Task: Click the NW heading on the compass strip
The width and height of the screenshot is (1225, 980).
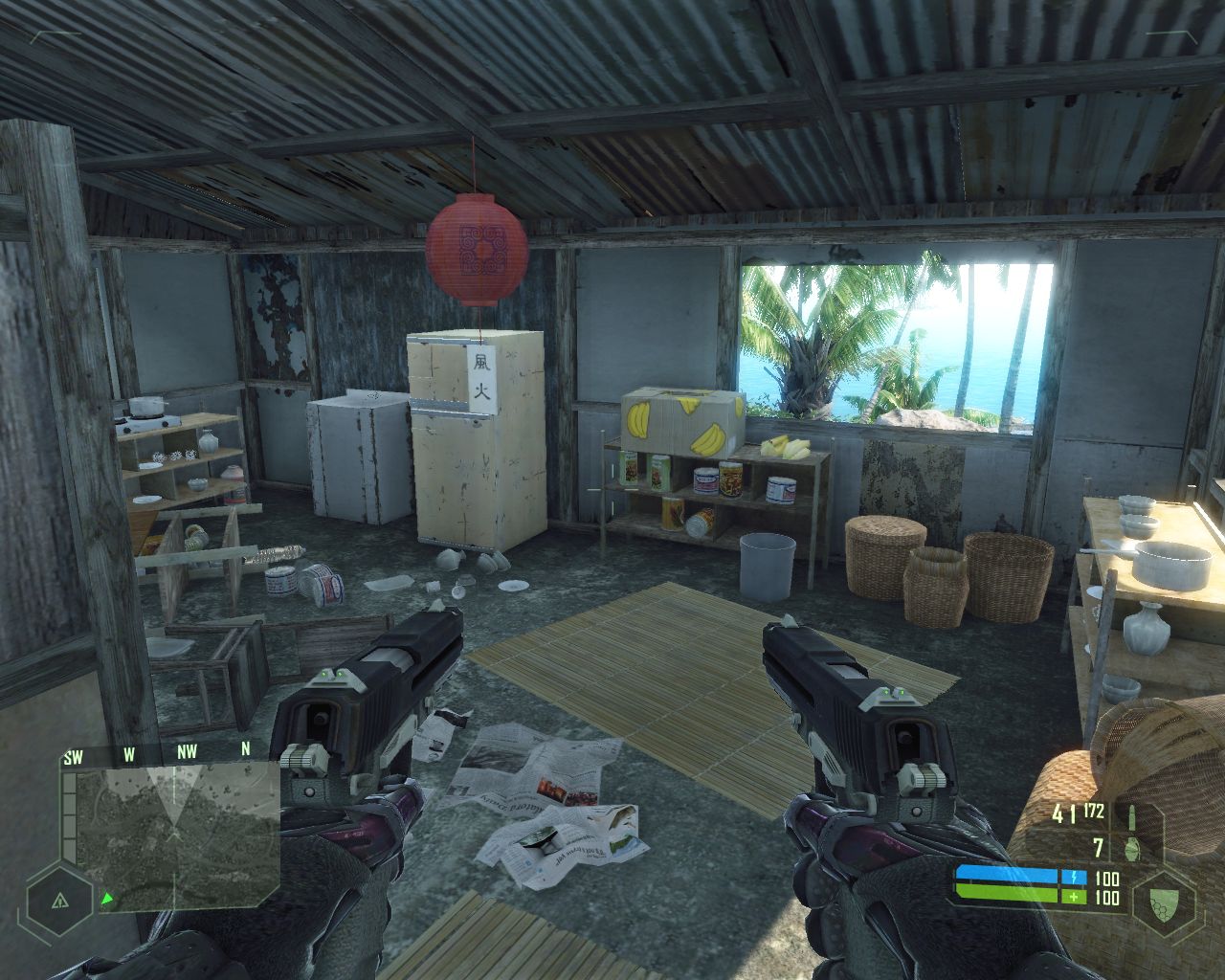Action: [x=187, y=752]
